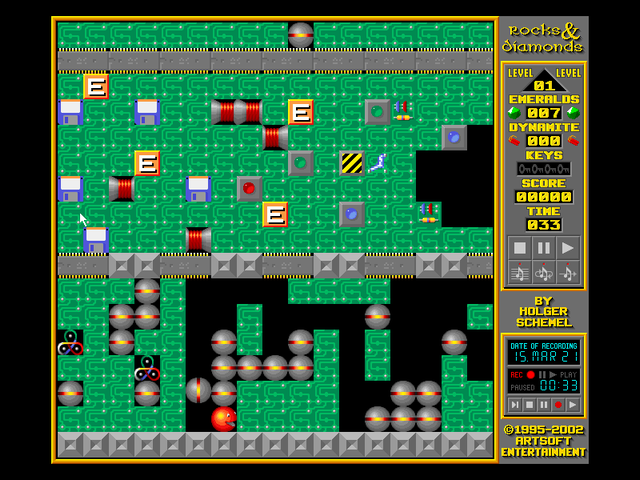Toggle simple sound effects with the note-arrow icon
Screen dimensions: 640x480
click(x=568, y=272)
